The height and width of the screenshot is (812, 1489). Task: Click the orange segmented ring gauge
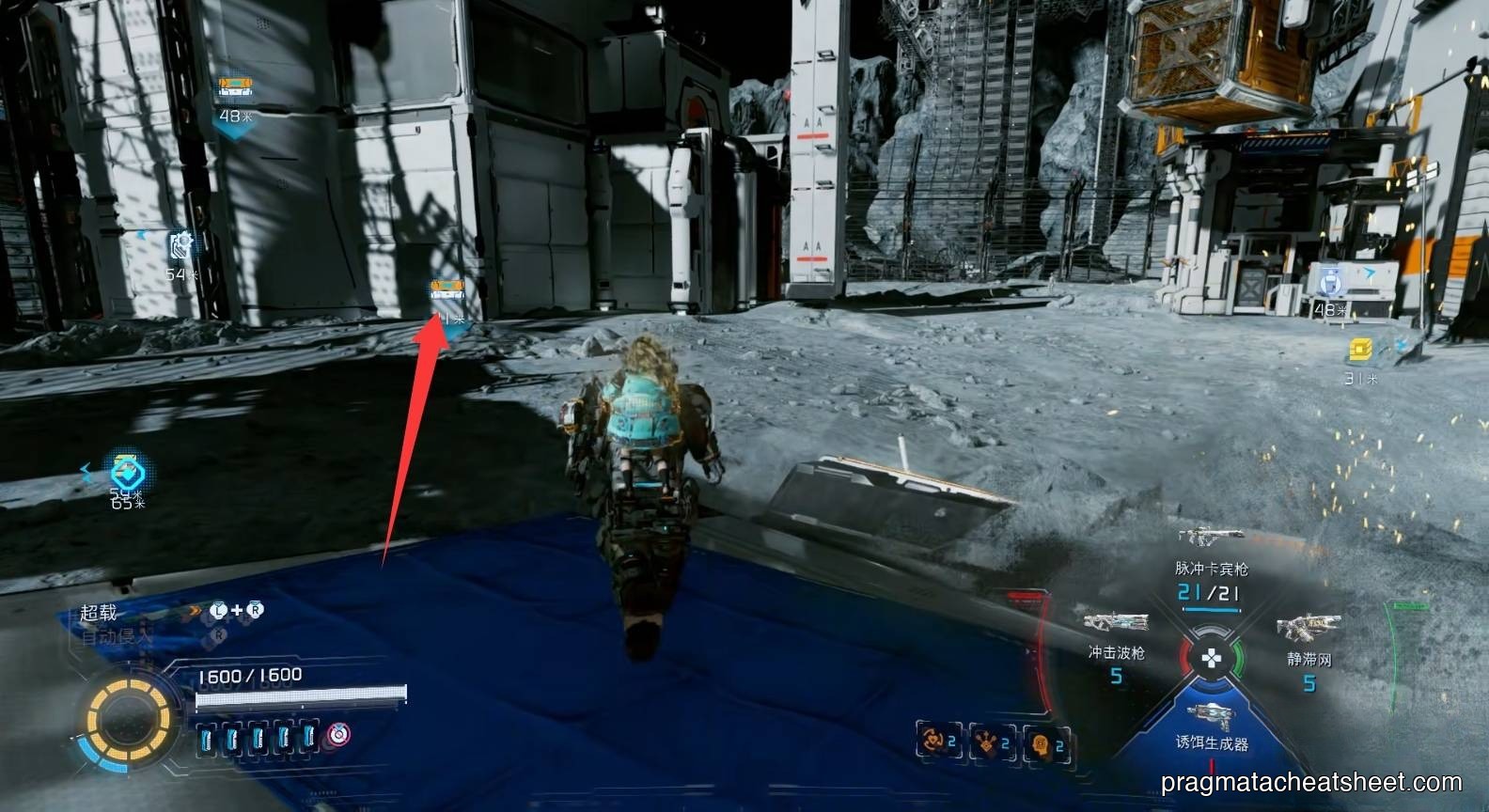click(129, 722)
